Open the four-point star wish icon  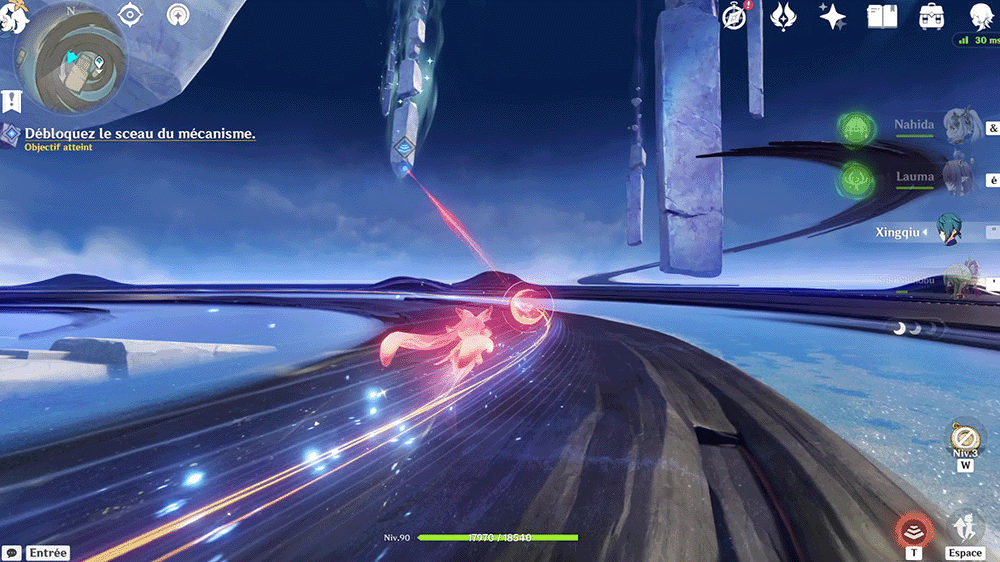[832, 16]
